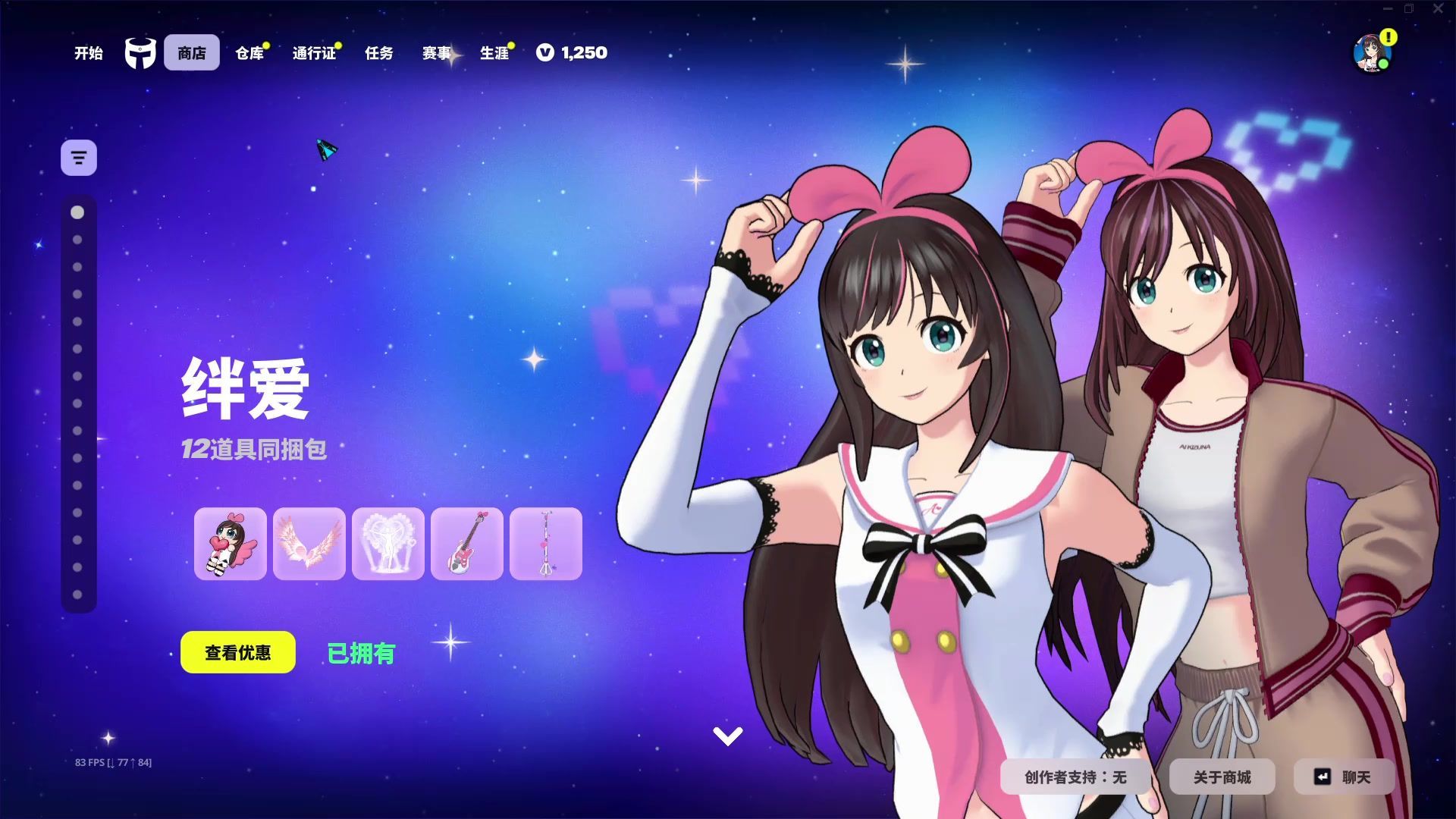Open the Fortnite logo home icon
Screen dimensions: 1456x819
point(140,52)
